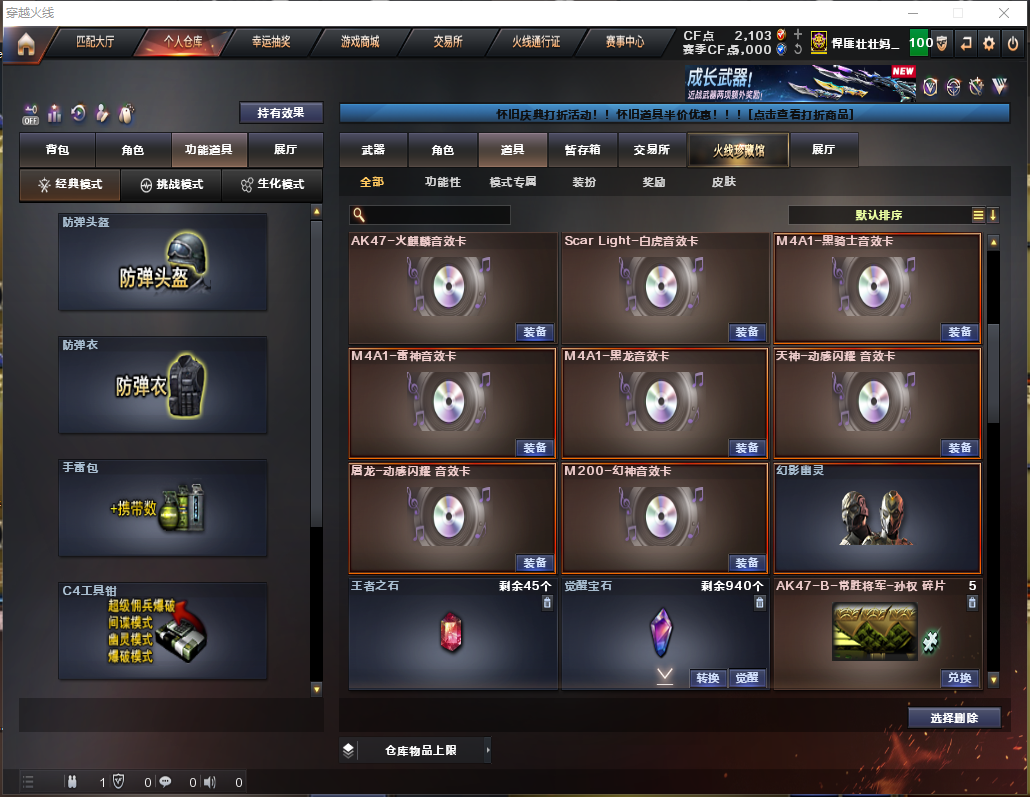Open the 火线珍藏馆 tab
The image size is (1030, 797).
click(738, 150)
